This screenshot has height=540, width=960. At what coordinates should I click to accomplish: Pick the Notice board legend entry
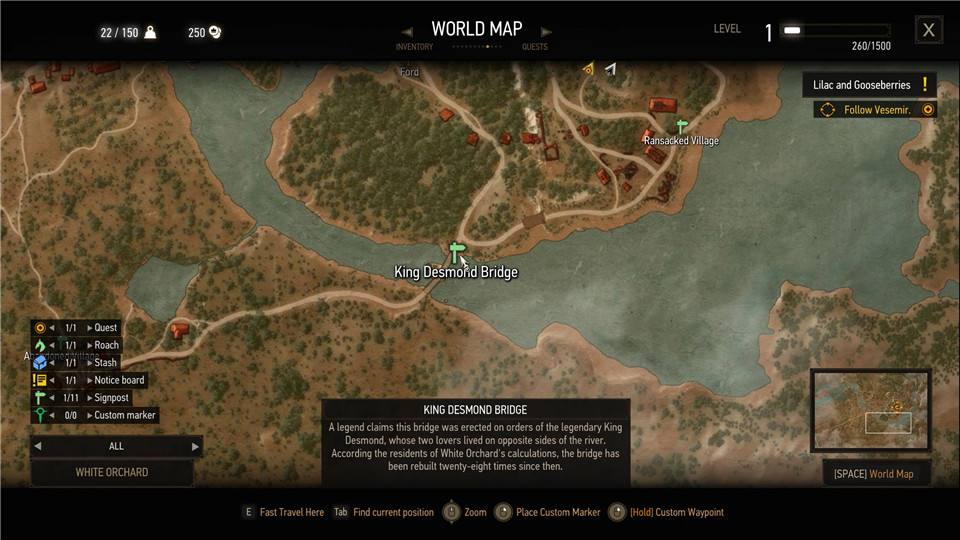[x=119, y=380]
